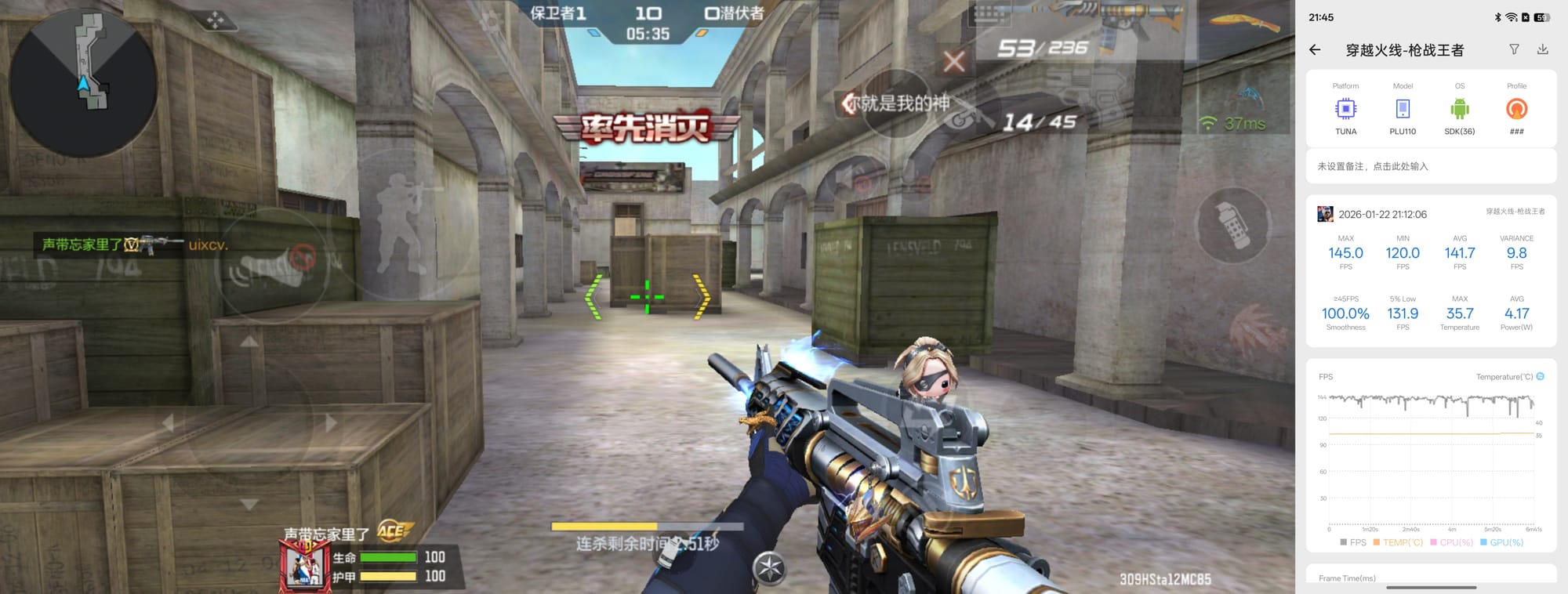
Task: Close the quick chat with the X
Action: click(953, 61)
